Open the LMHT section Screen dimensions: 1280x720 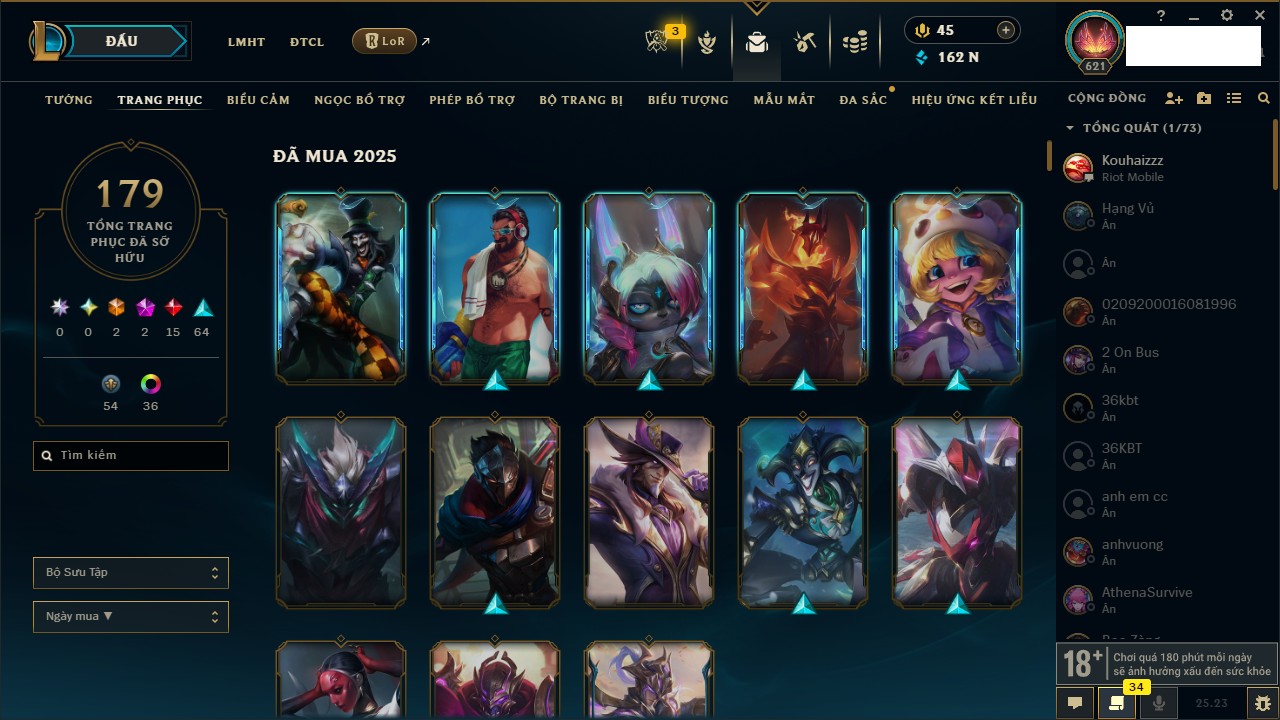tap(246, 42)
